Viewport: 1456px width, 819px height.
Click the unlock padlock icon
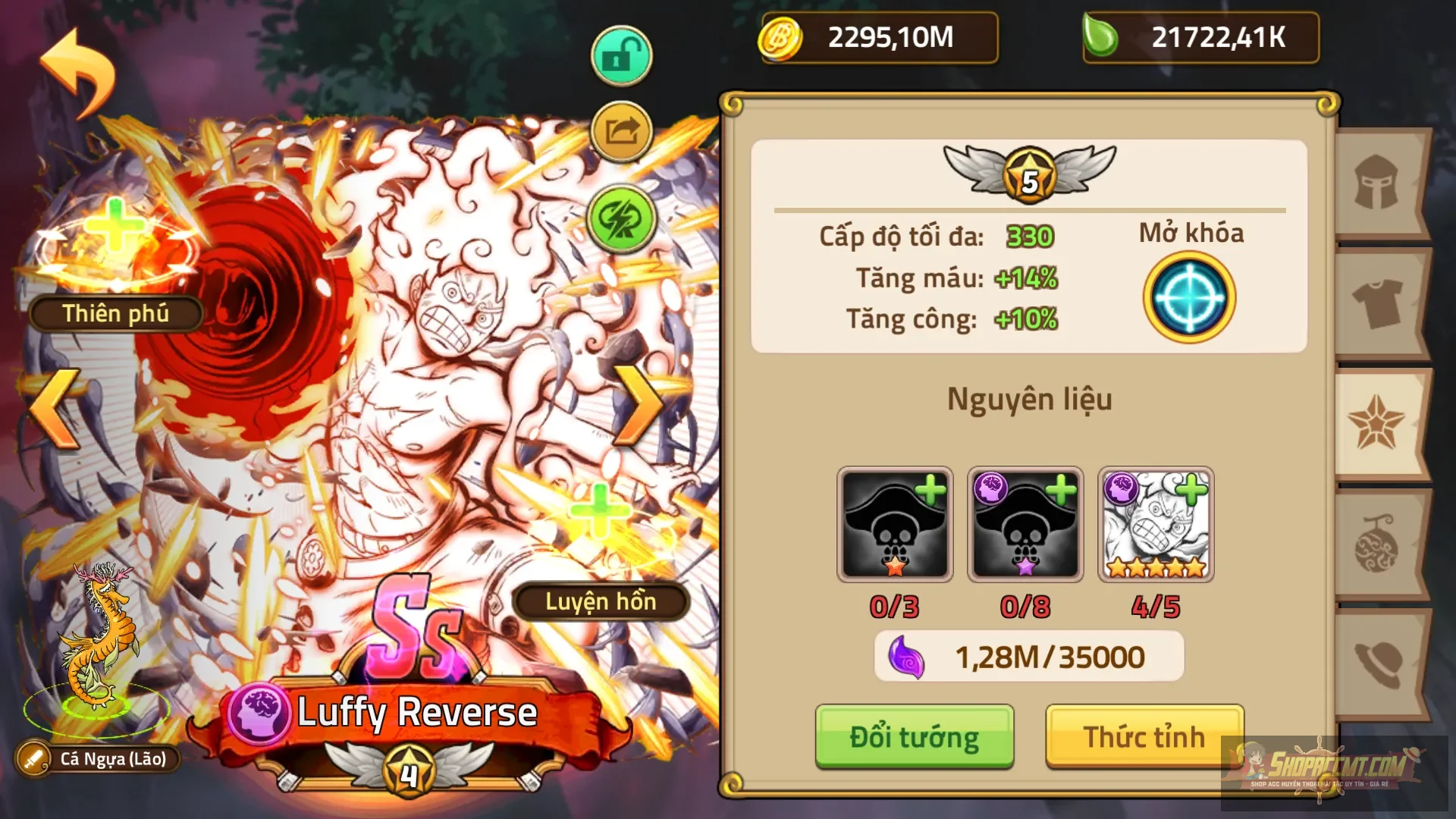tap(620, 55)
